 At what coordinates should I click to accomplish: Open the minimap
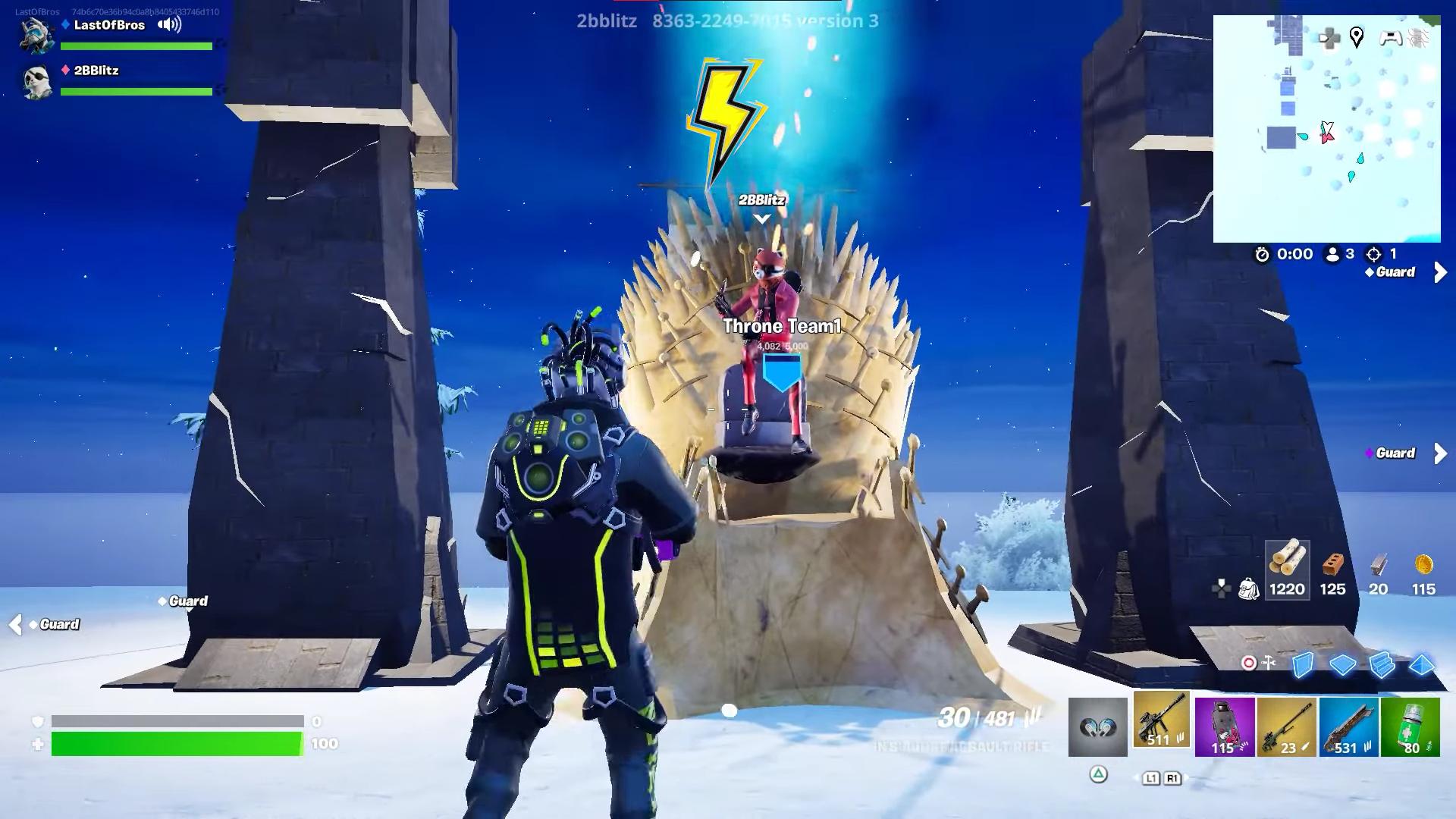[1326, 129]
